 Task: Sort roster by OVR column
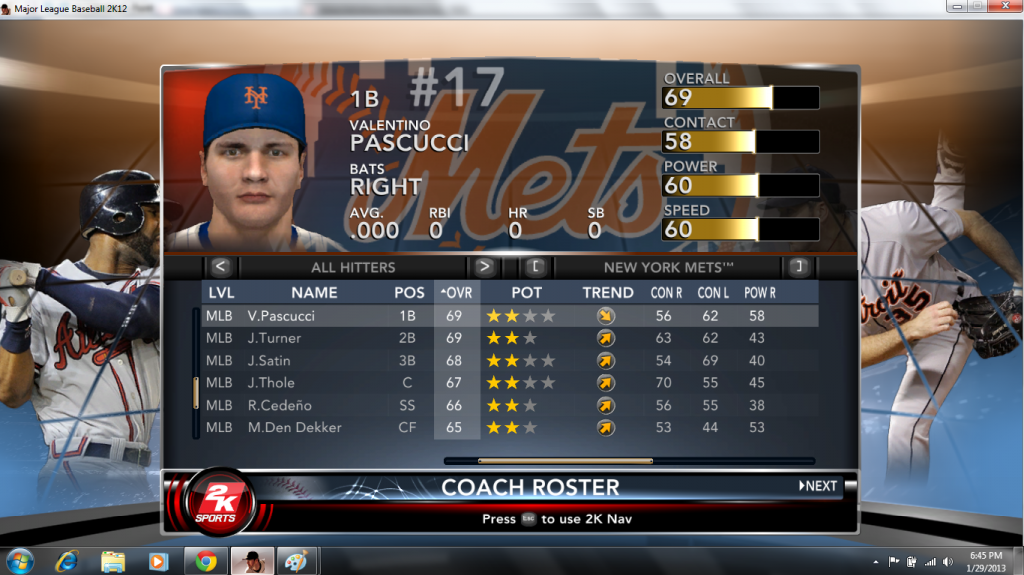point(457,293)
